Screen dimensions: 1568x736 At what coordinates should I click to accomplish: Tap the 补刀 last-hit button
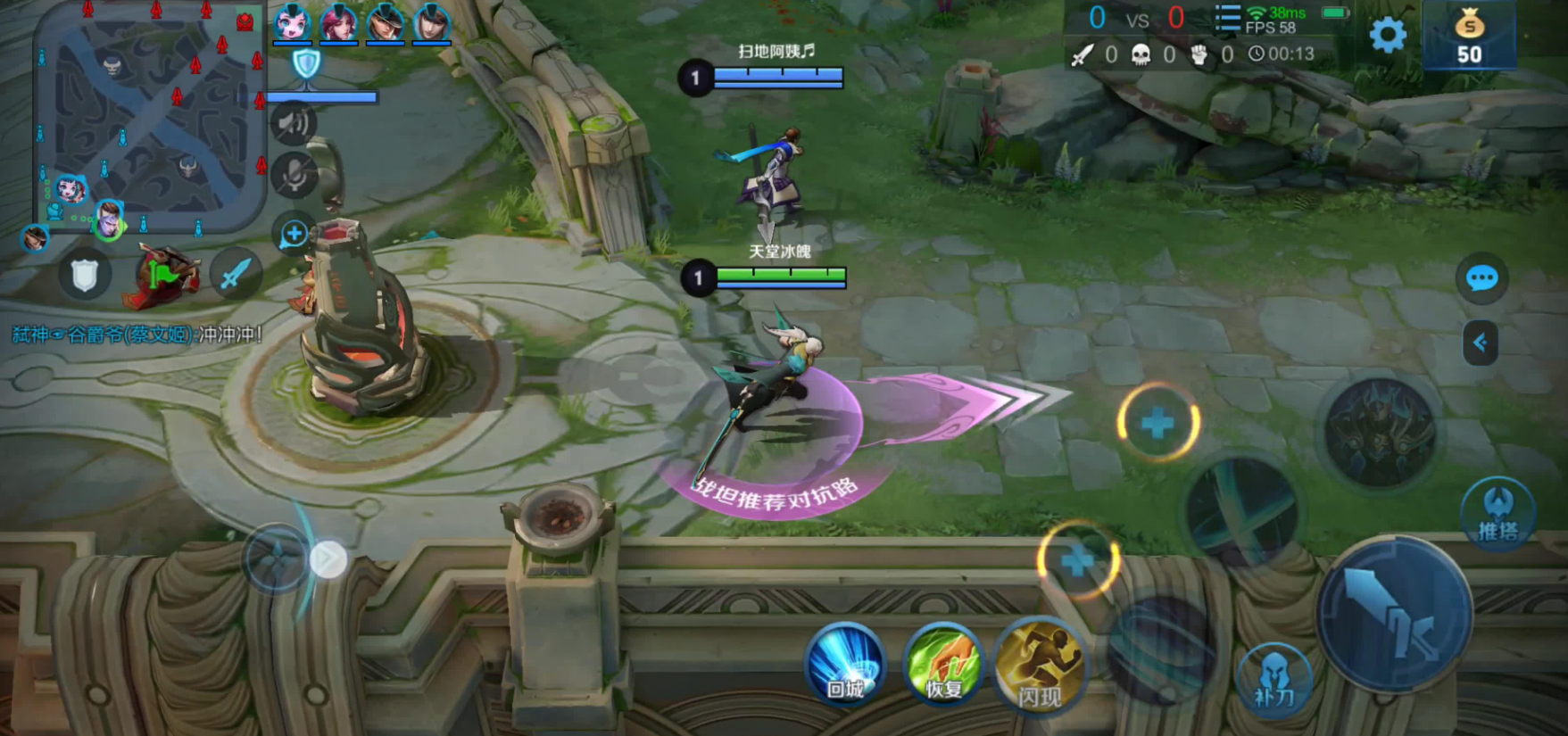coord(1274,680)
